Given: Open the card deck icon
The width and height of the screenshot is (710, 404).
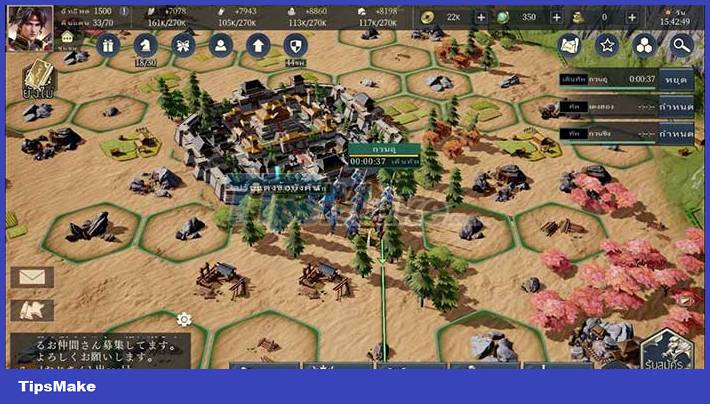Looking at the screenshot, I should tap(39, 78).
